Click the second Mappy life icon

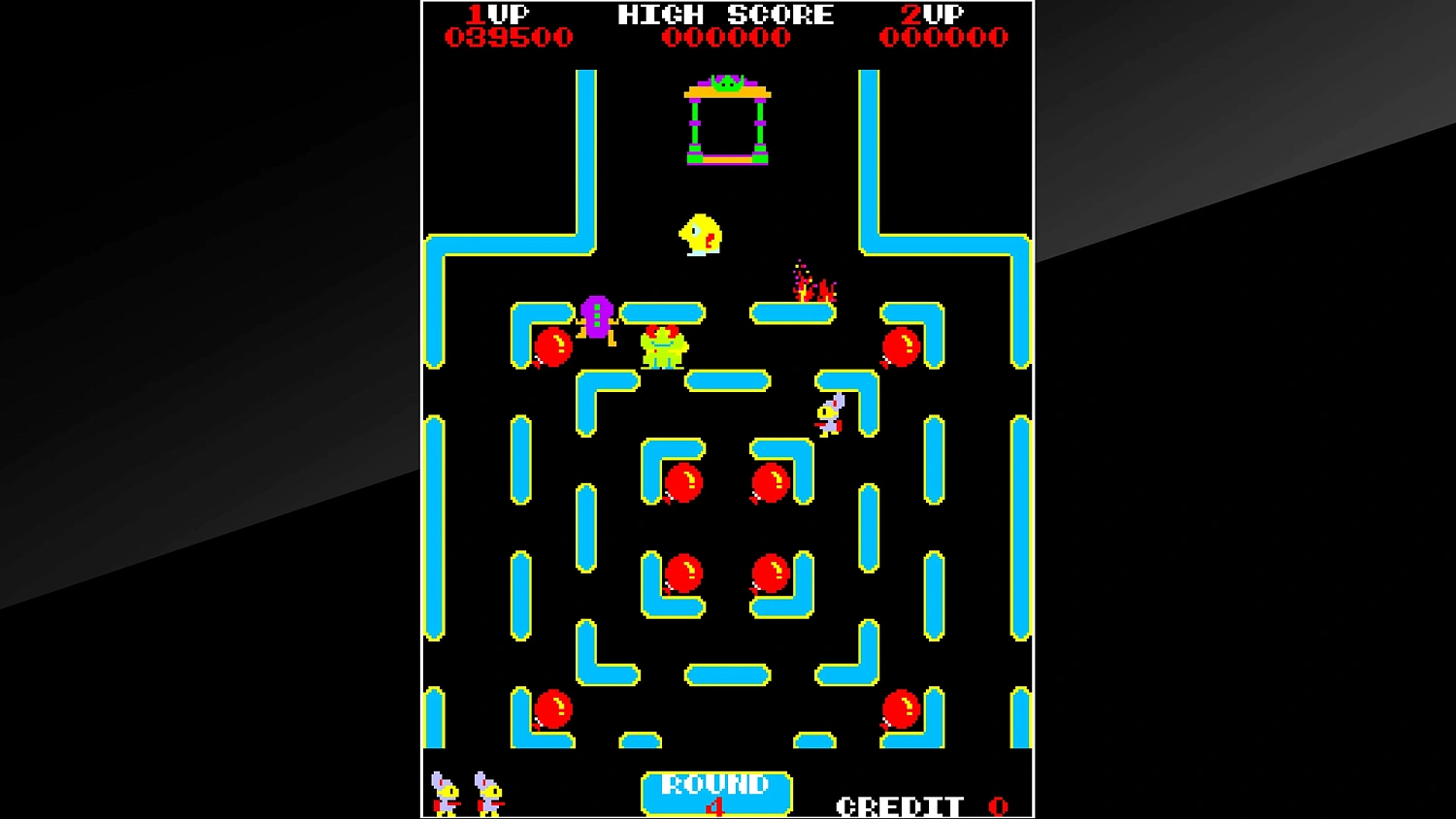coord(486,794)
